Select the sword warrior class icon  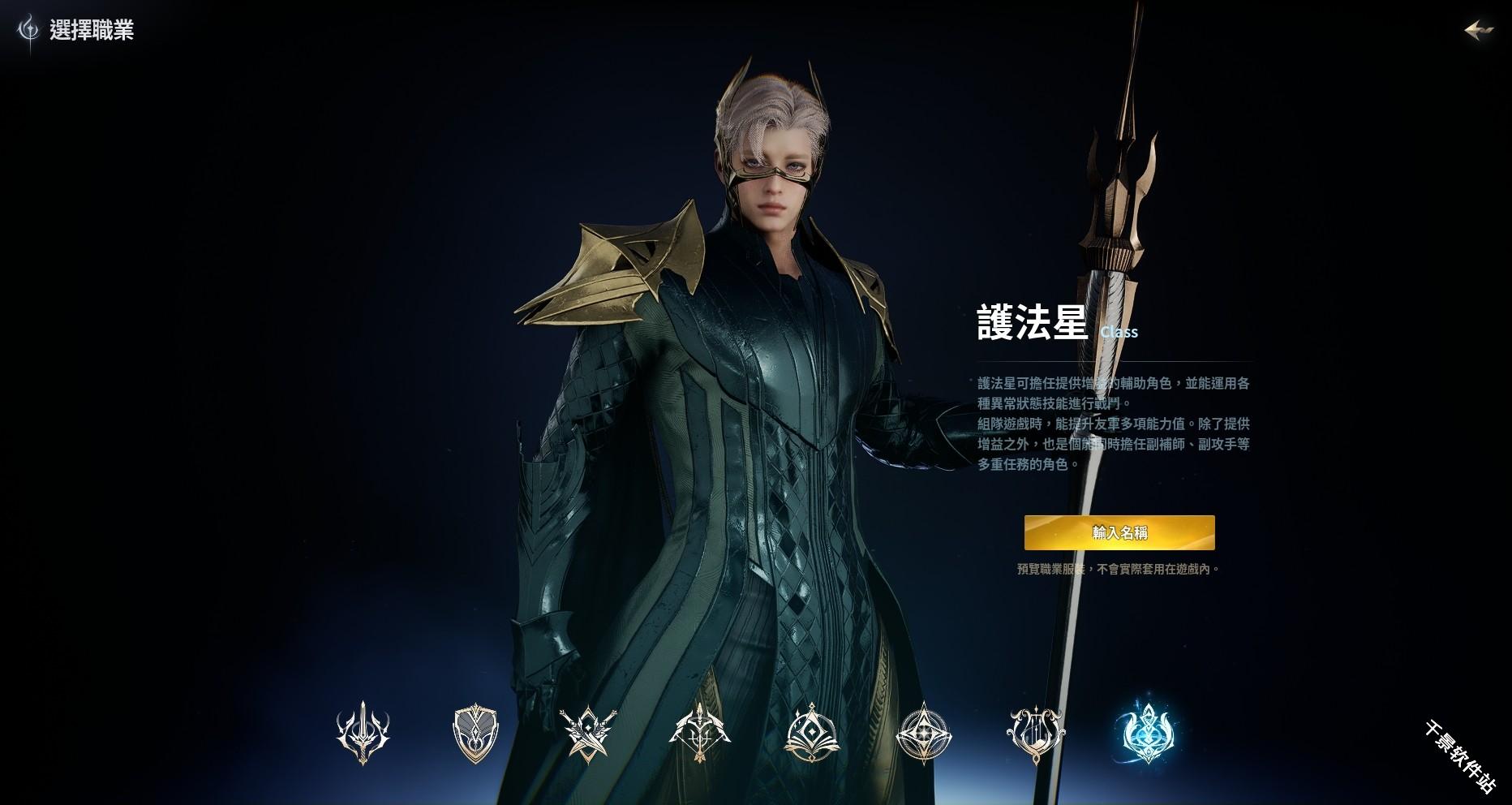[x=364, y=735]
